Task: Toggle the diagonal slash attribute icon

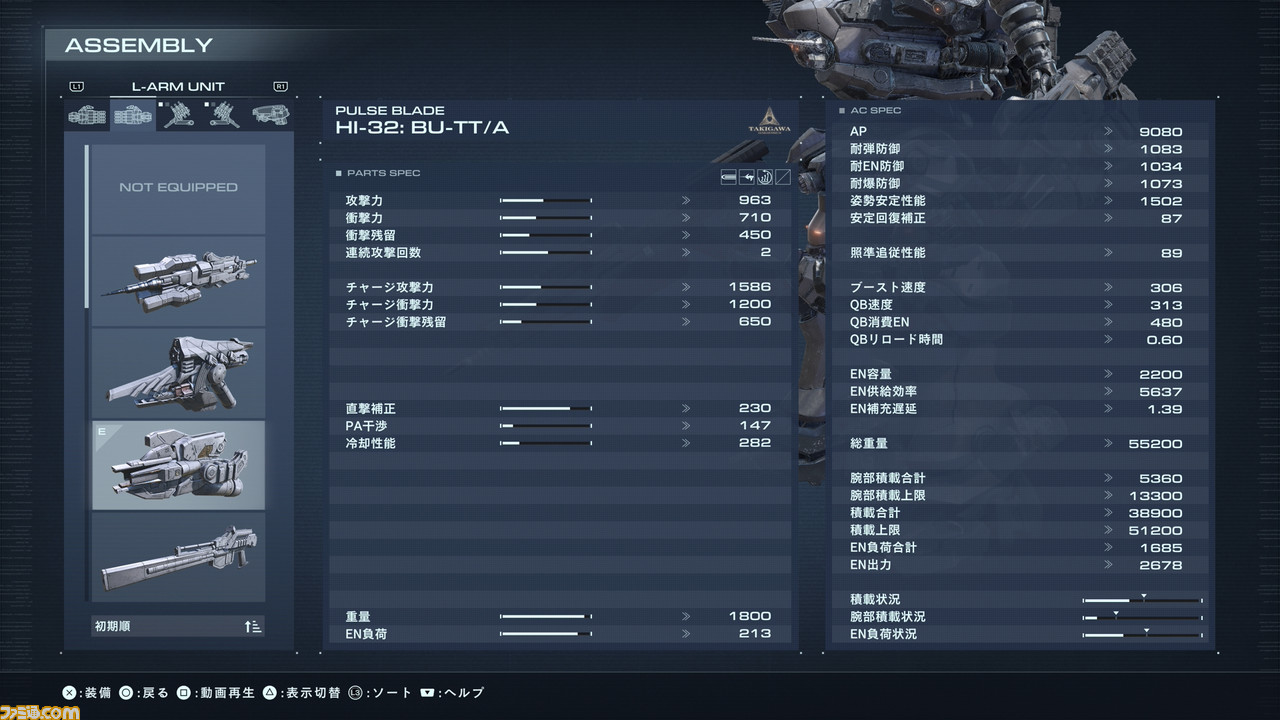Action: tap(782, 177)
